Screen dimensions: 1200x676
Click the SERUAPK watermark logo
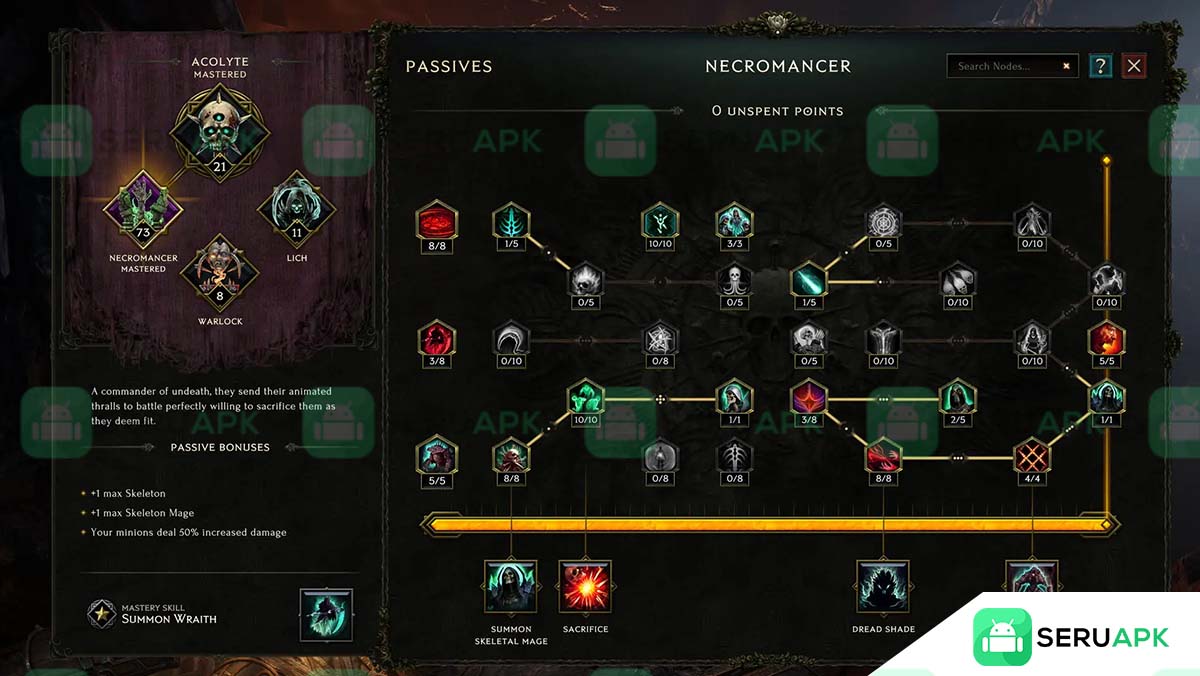pos(1070,637)
